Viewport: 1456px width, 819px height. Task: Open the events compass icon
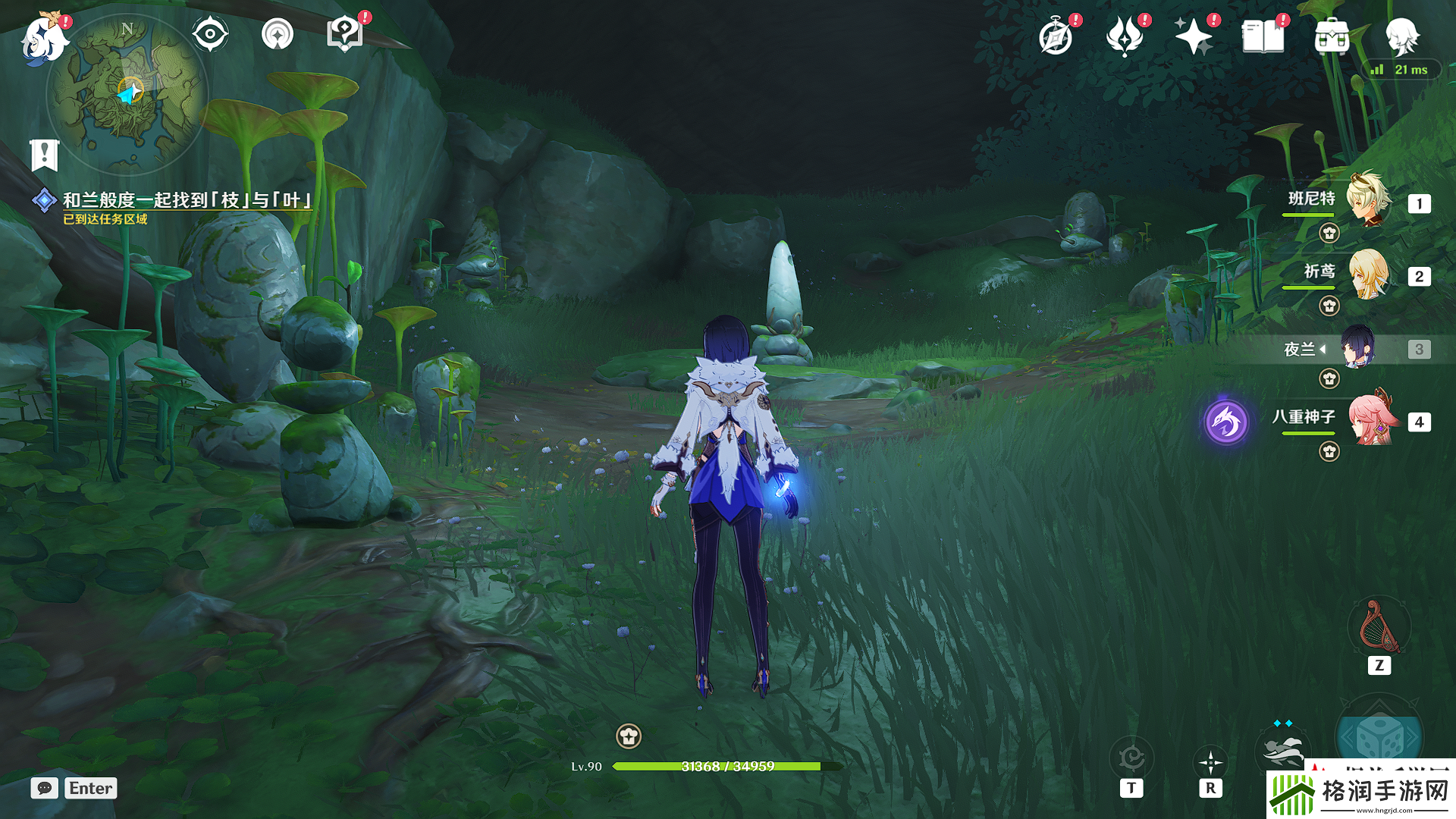[x=1056, y=36]
